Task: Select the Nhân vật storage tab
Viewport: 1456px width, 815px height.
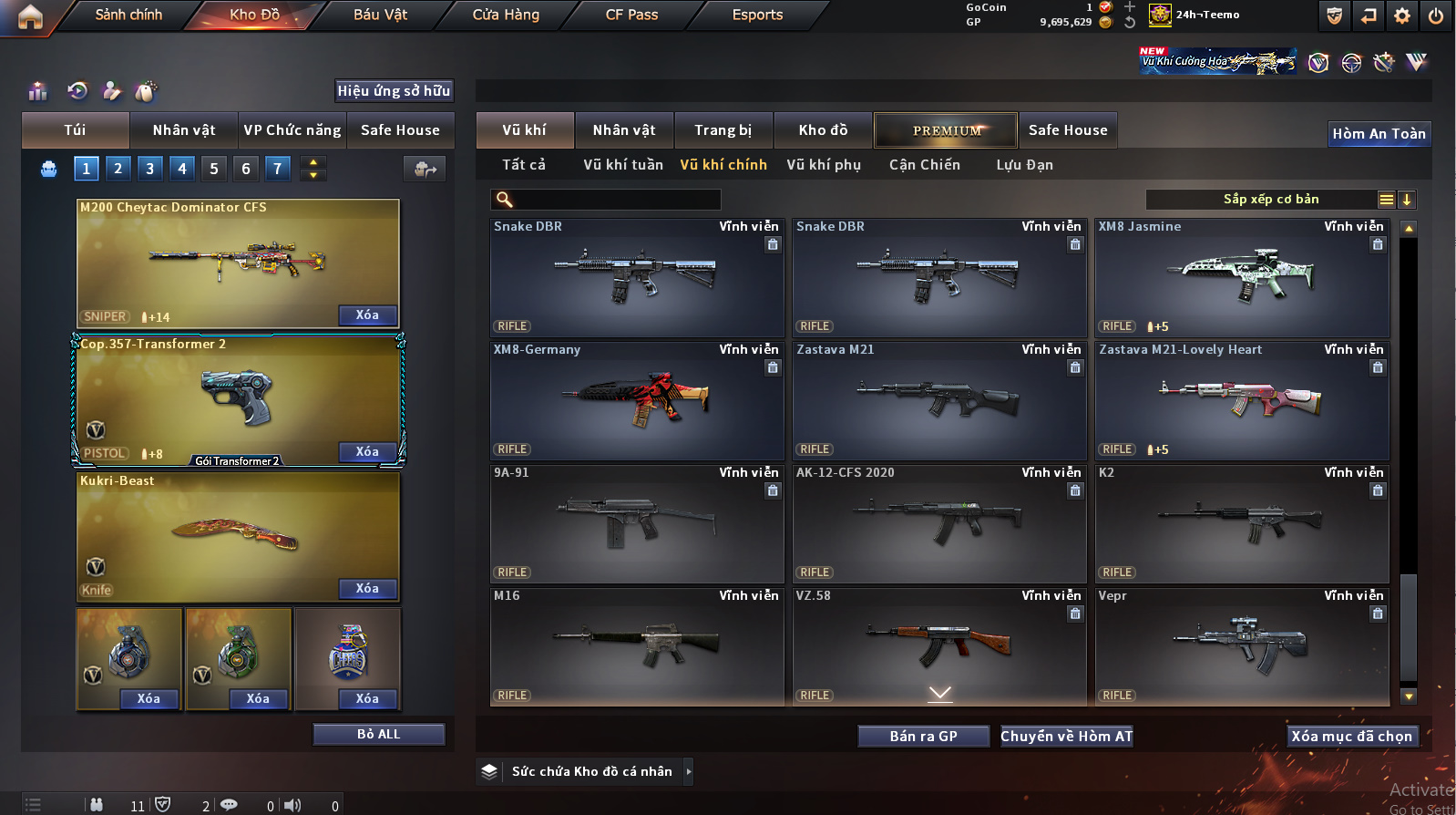Action: 624,130
